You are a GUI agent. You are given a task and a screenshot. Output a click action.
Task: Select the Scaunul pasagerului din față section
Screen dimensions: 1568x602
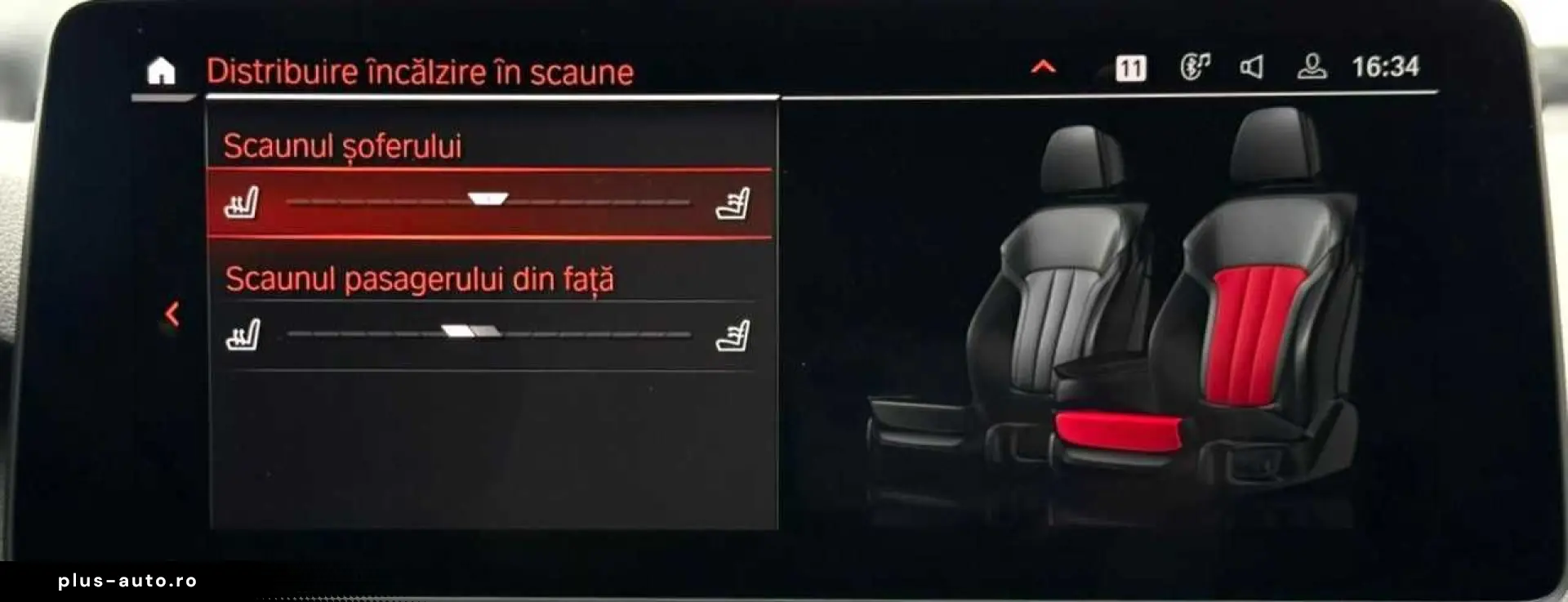tap(421, 280)
